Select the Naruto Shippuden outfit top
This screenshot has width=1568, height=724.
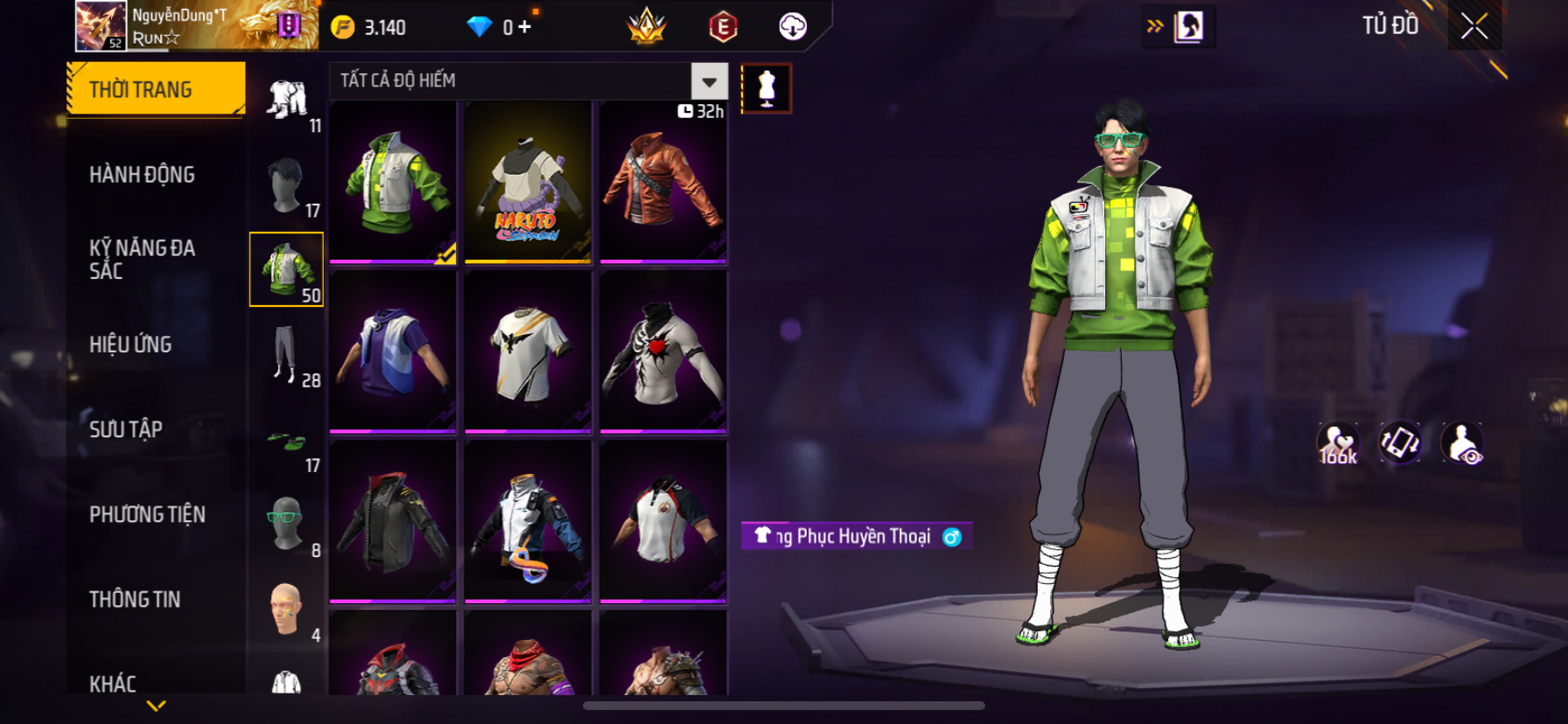point(528,182)
